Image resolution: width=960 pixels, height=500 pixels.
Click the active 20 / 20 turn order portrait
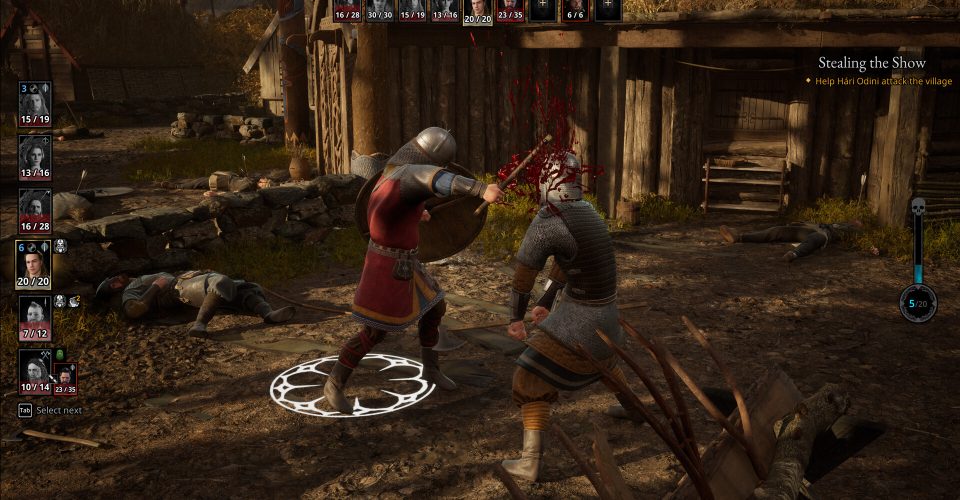(x=478, y=11)
